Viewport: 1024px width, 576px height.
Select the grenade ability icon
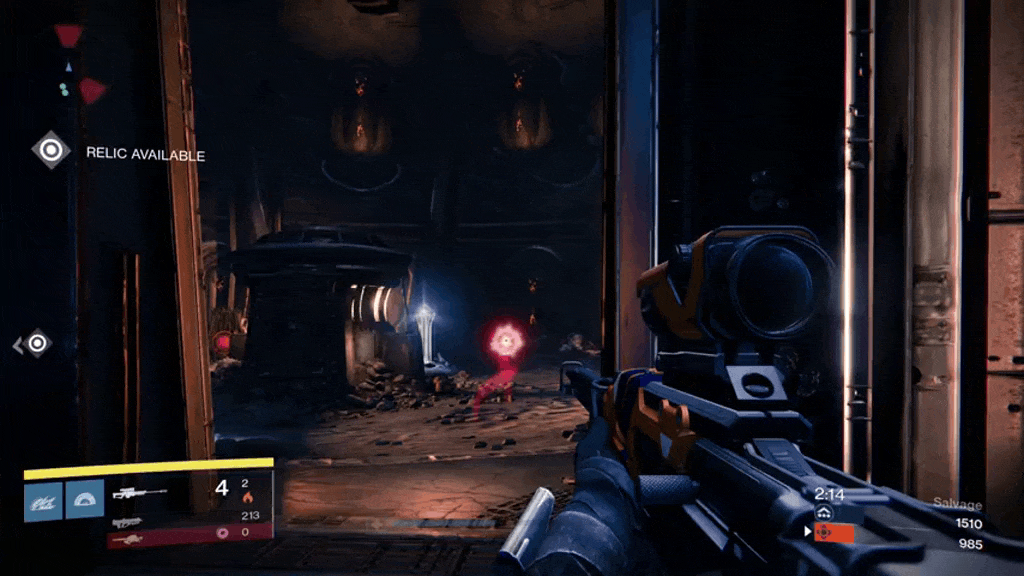43,500
